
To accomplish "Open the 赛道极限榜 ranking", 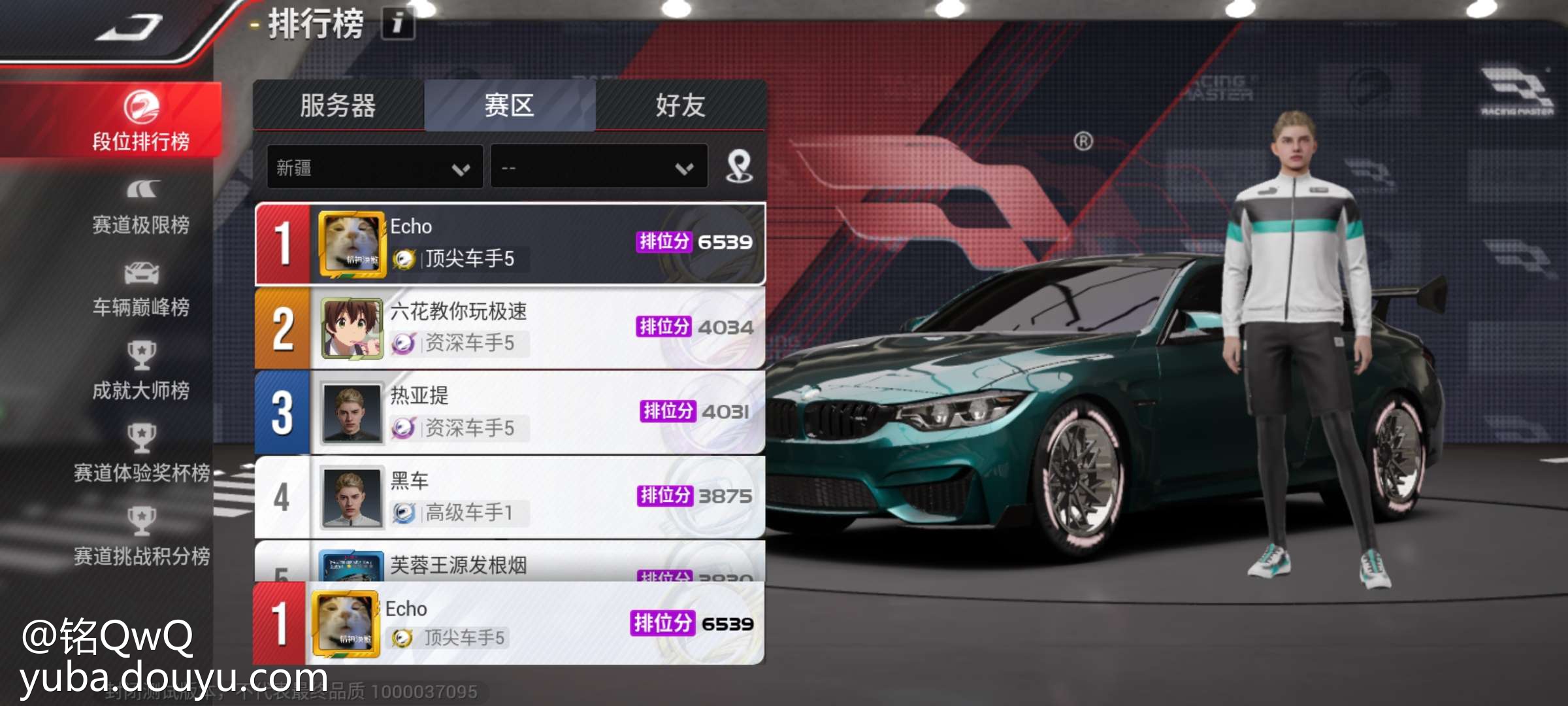I will [141, 207].
